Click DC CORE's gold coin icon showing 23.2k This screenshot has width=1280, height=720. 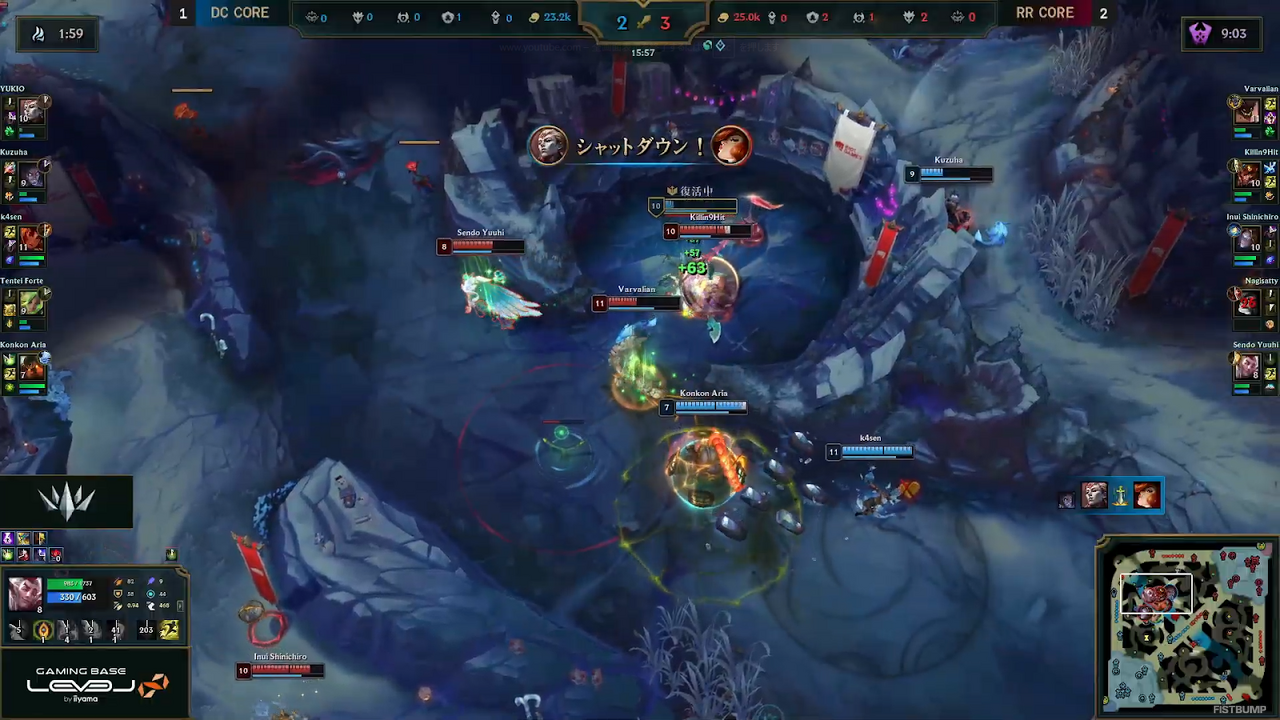(534, 16)
